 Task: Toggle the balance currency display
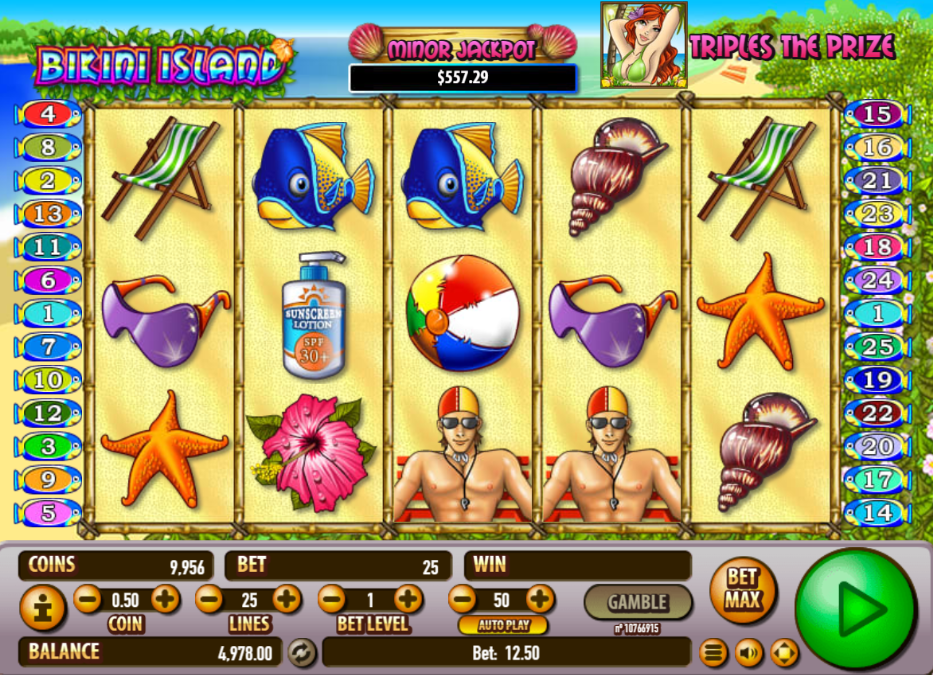click(301, 653)
